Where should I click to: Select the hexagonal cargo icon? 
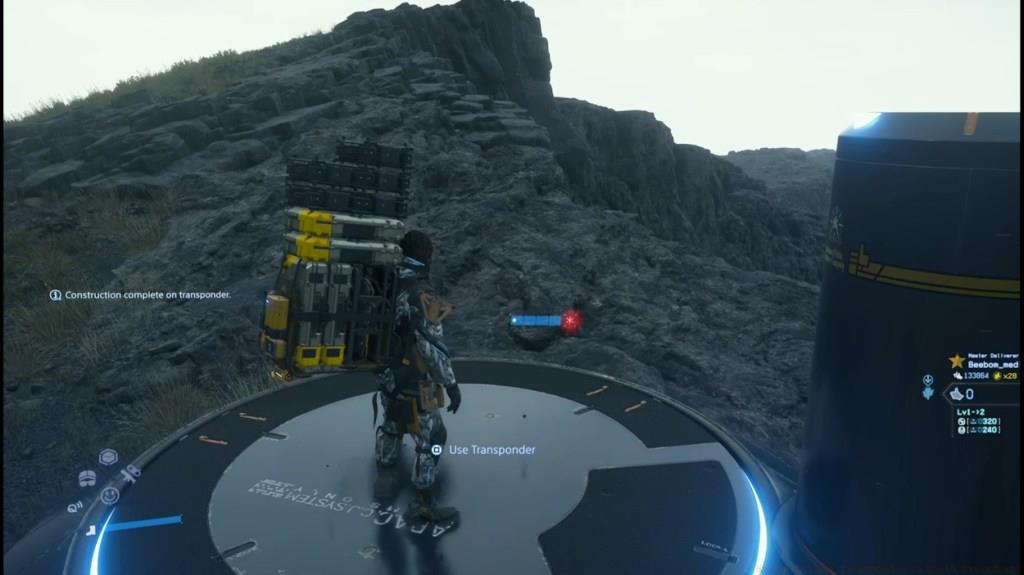(108, 457)
